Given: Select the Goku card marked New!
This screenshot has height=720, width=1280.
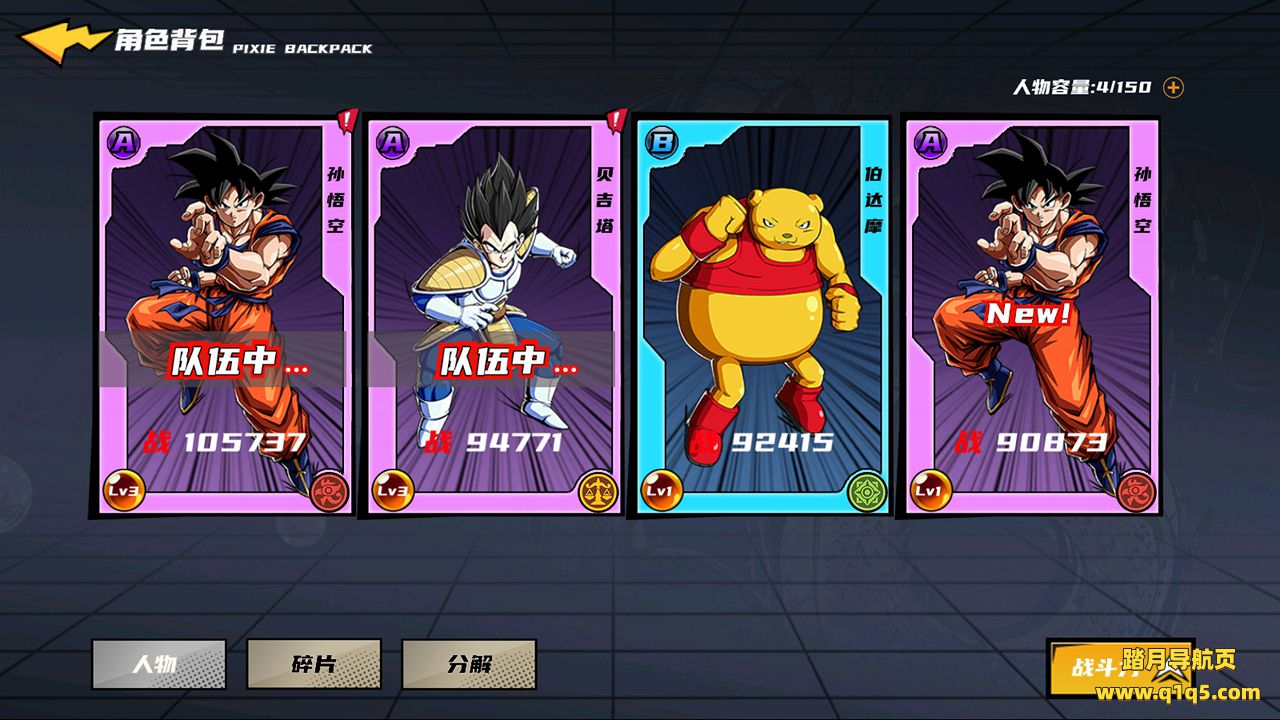Looking at the screenshot, I should click(1030, 315).
